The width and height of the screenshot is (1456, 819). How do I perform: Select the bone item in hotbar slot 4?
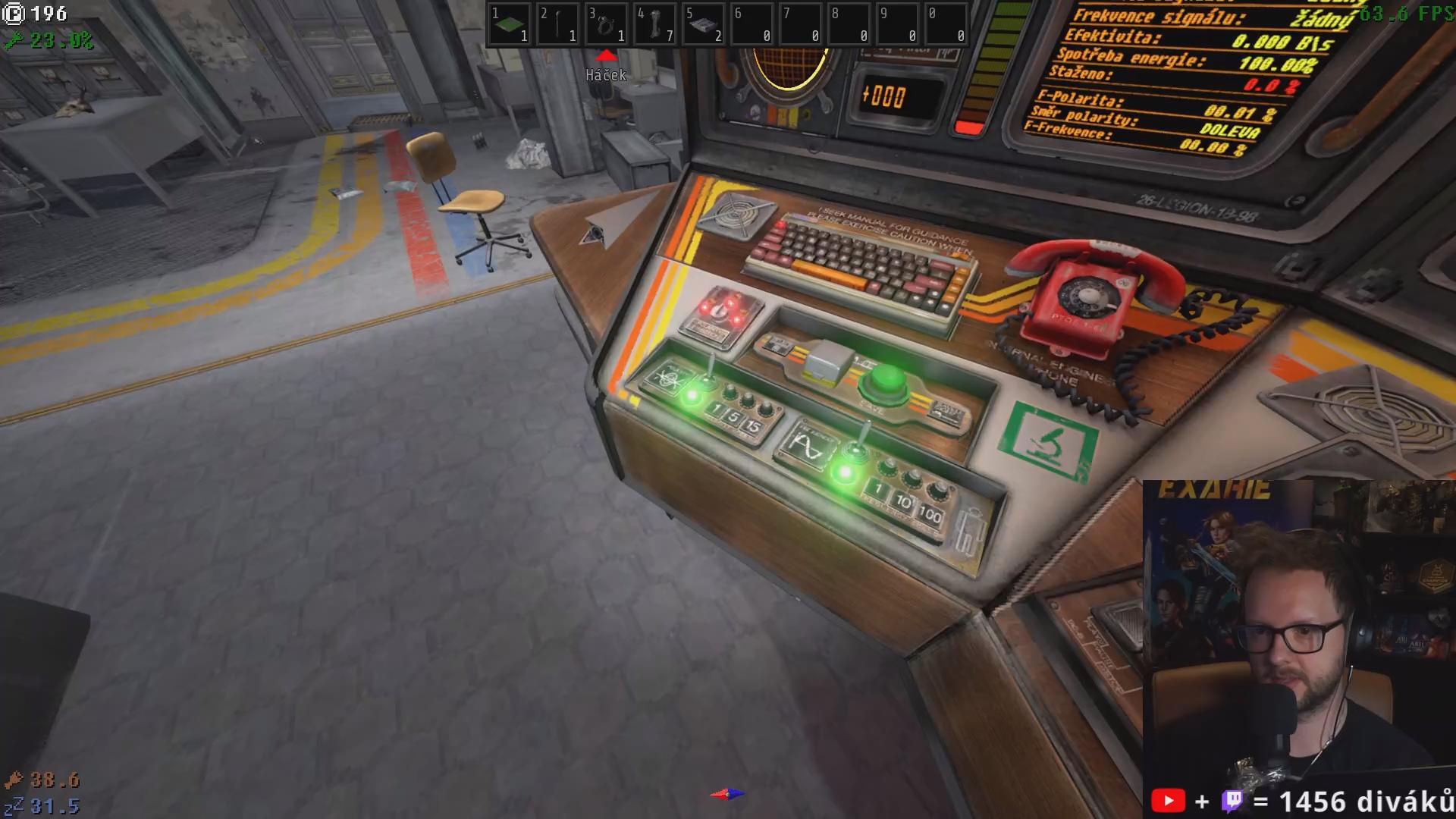coord(654,25)
